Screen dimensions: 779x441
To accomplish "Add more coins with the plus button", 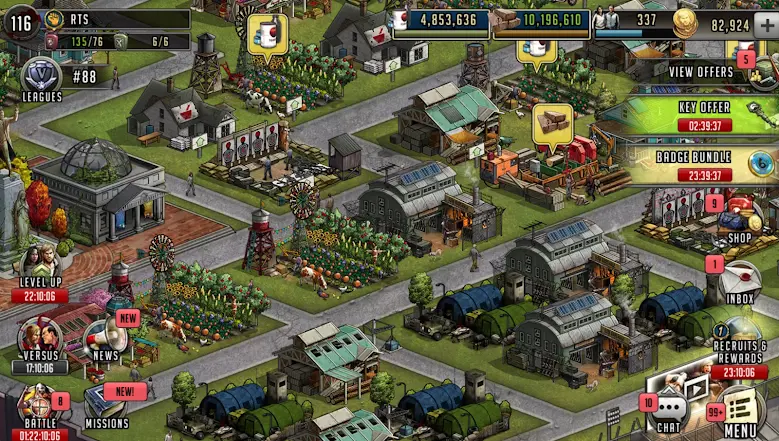I will [x=766, y=25].
